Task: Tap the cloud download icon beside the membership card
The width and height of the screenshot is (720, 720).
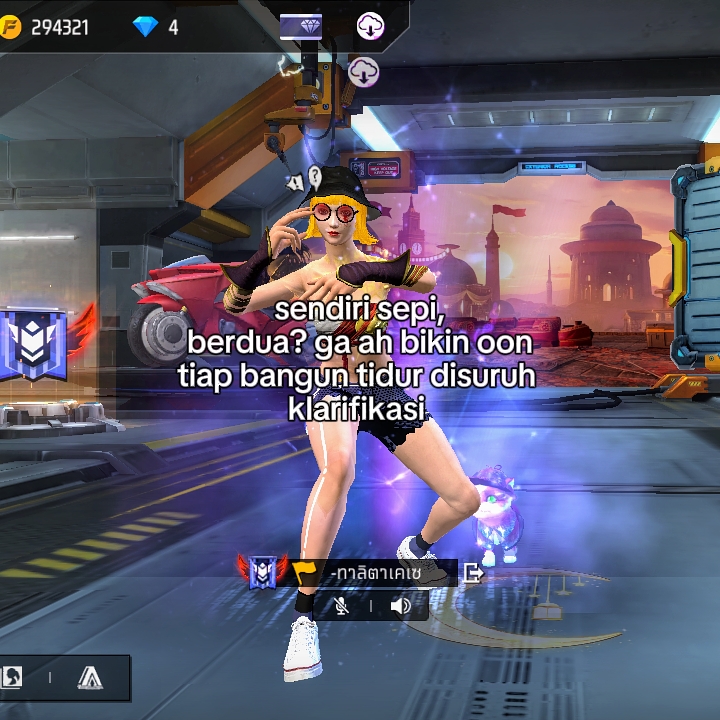Action: pyautogui.click(x=371, y=26)
